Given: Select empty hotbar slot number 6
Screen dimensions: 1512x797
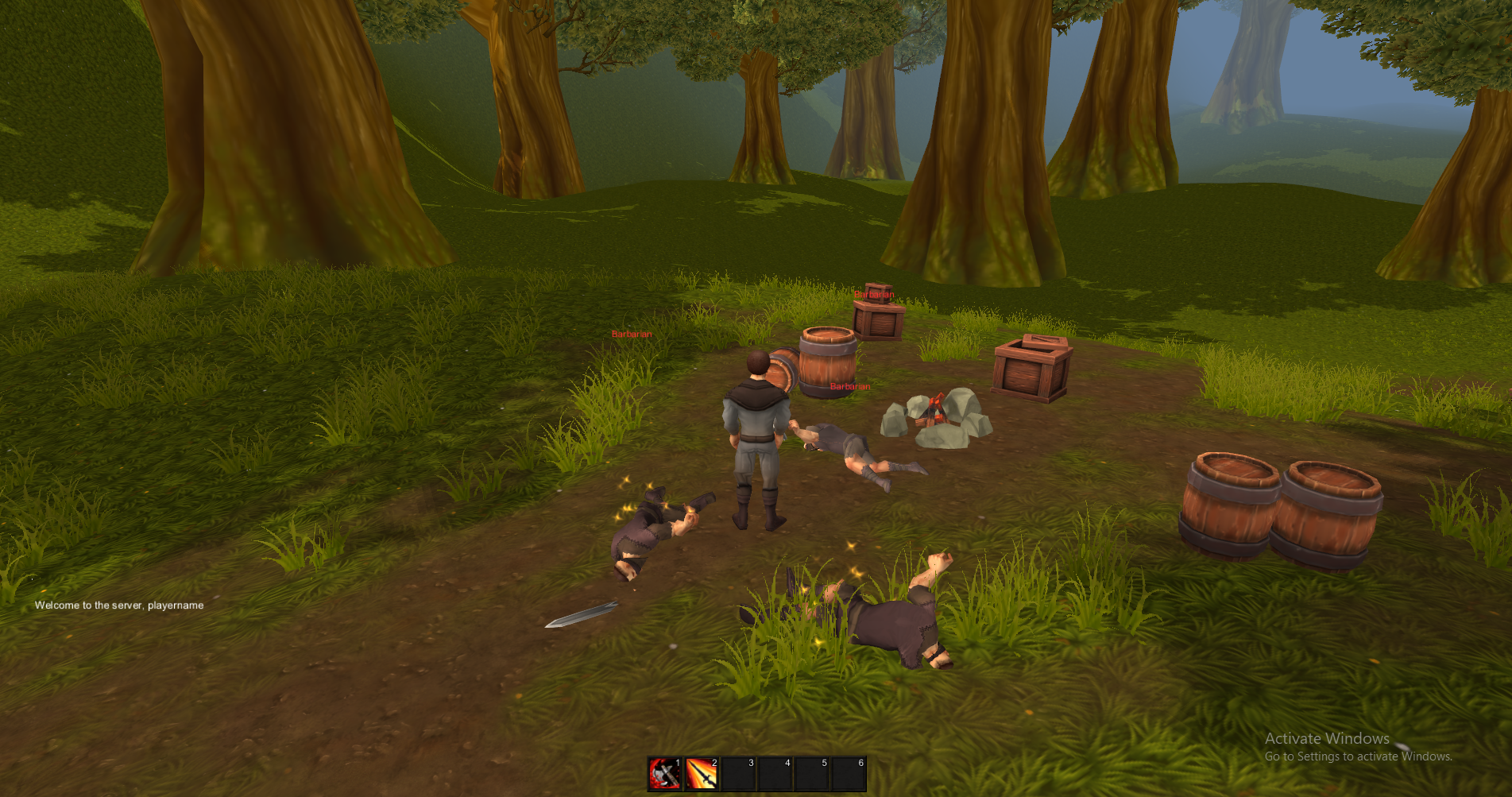Looking at the screenshot, I should coord(848,773).
